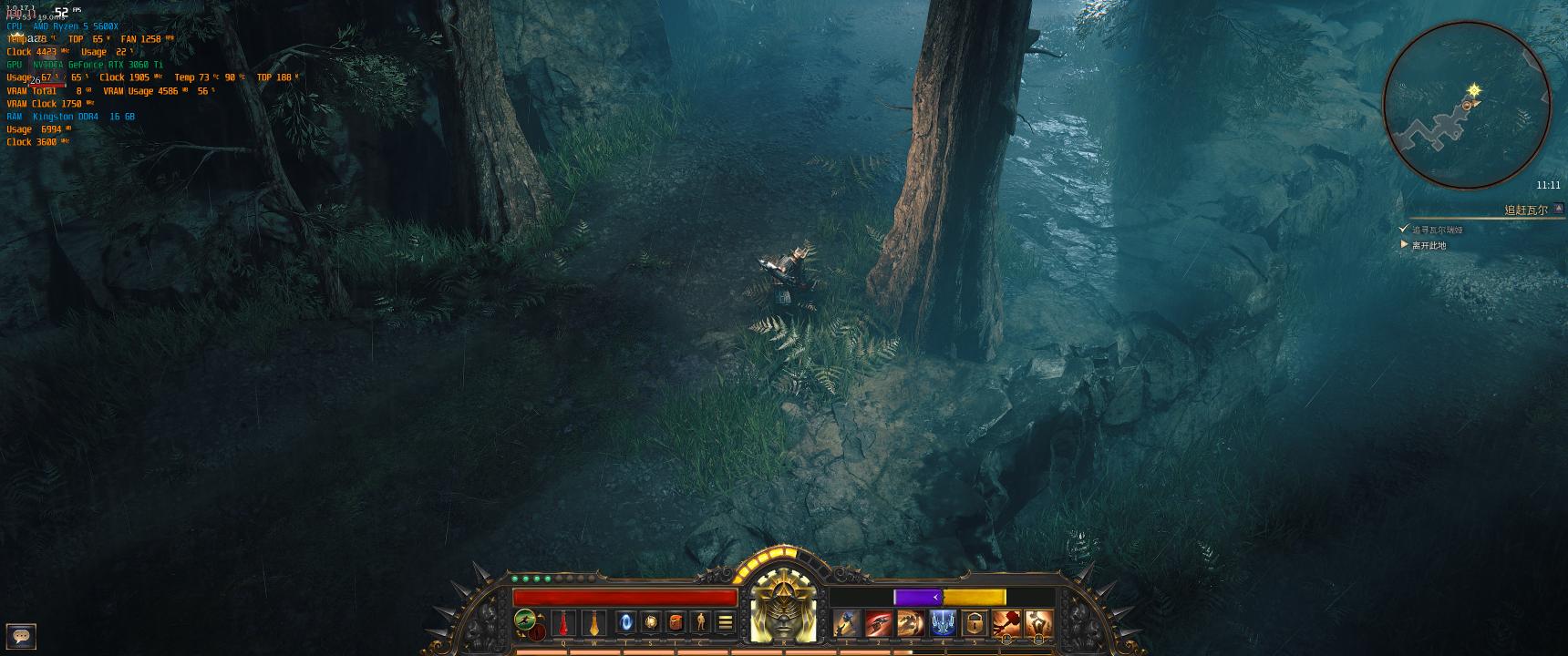
Task: Activate the hammer skill in slot 1
Action: [x=846, y=622]
